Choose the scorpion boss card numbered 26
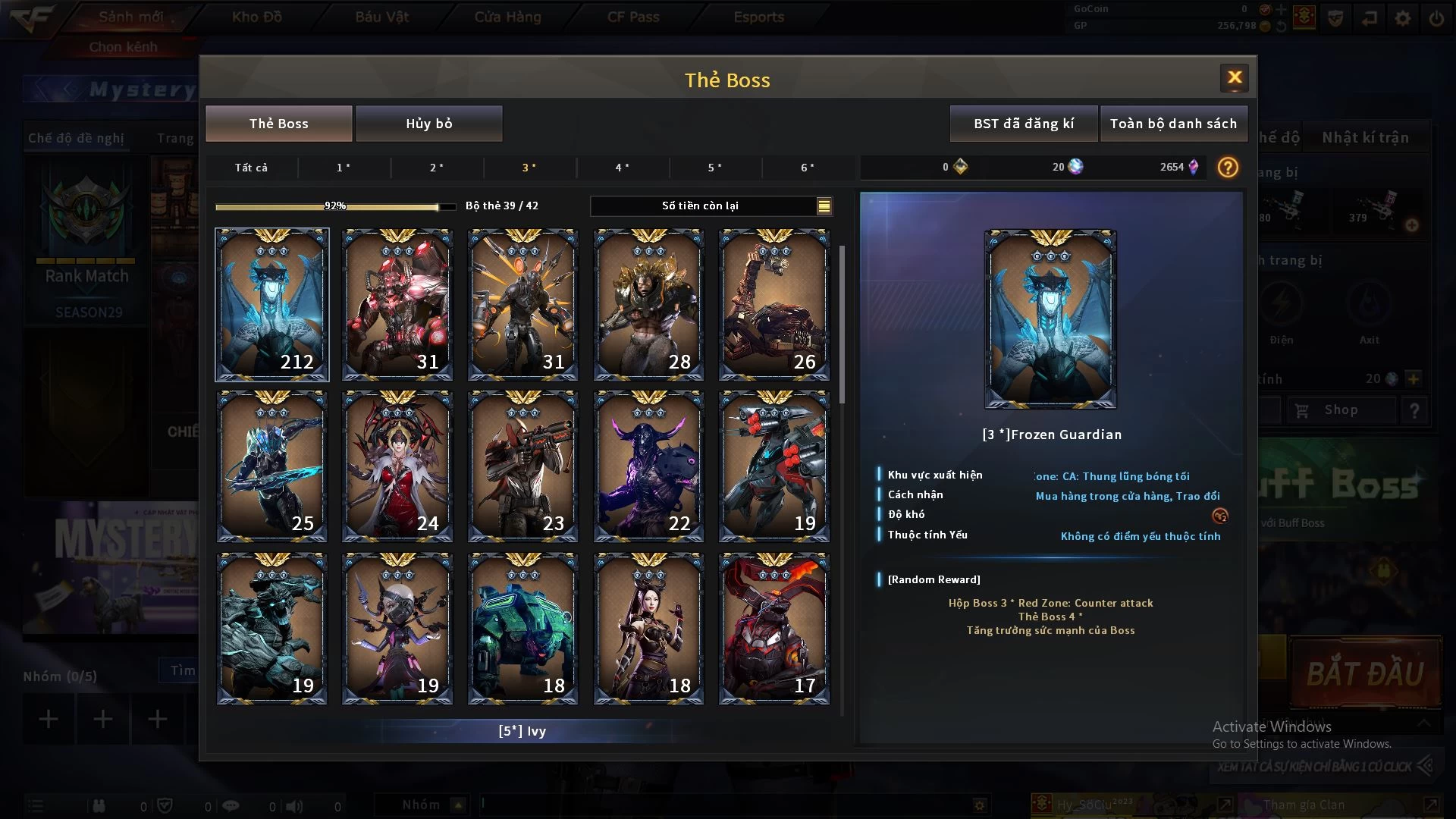 [773, 304]
